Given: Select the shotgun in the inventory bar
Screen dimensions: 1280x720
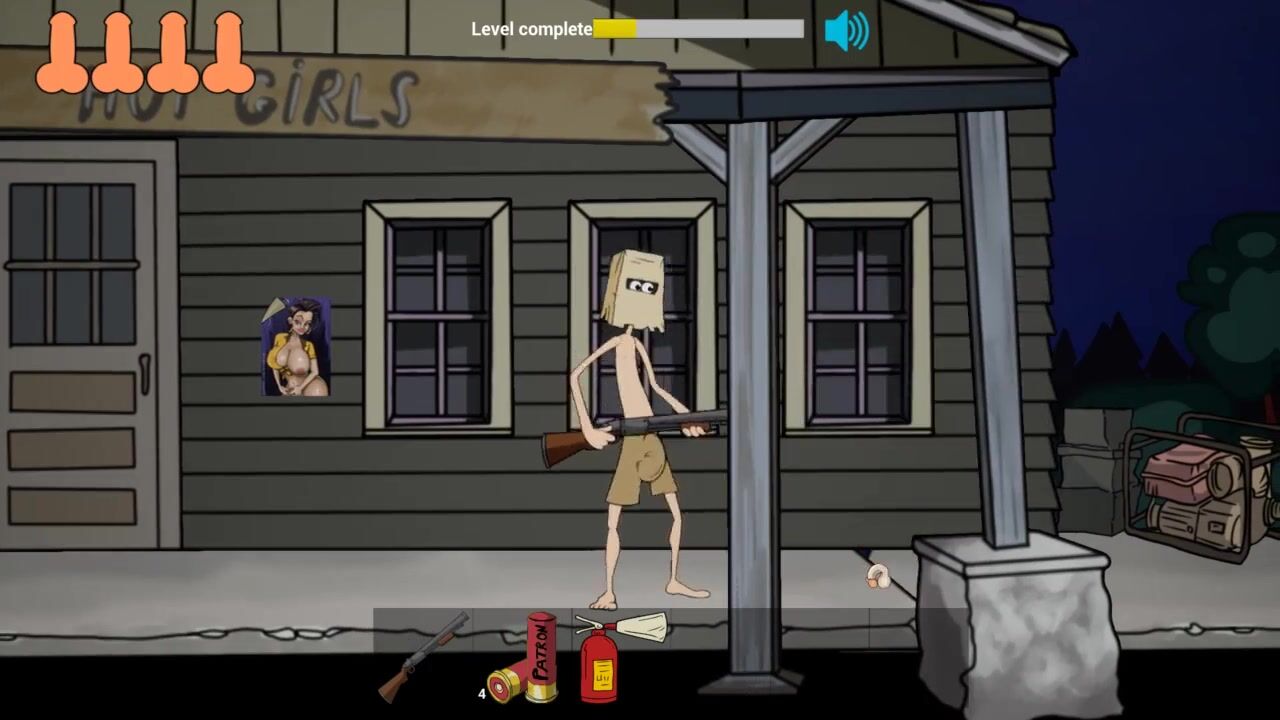Looking at the screenshot, I should coord(423,656).
